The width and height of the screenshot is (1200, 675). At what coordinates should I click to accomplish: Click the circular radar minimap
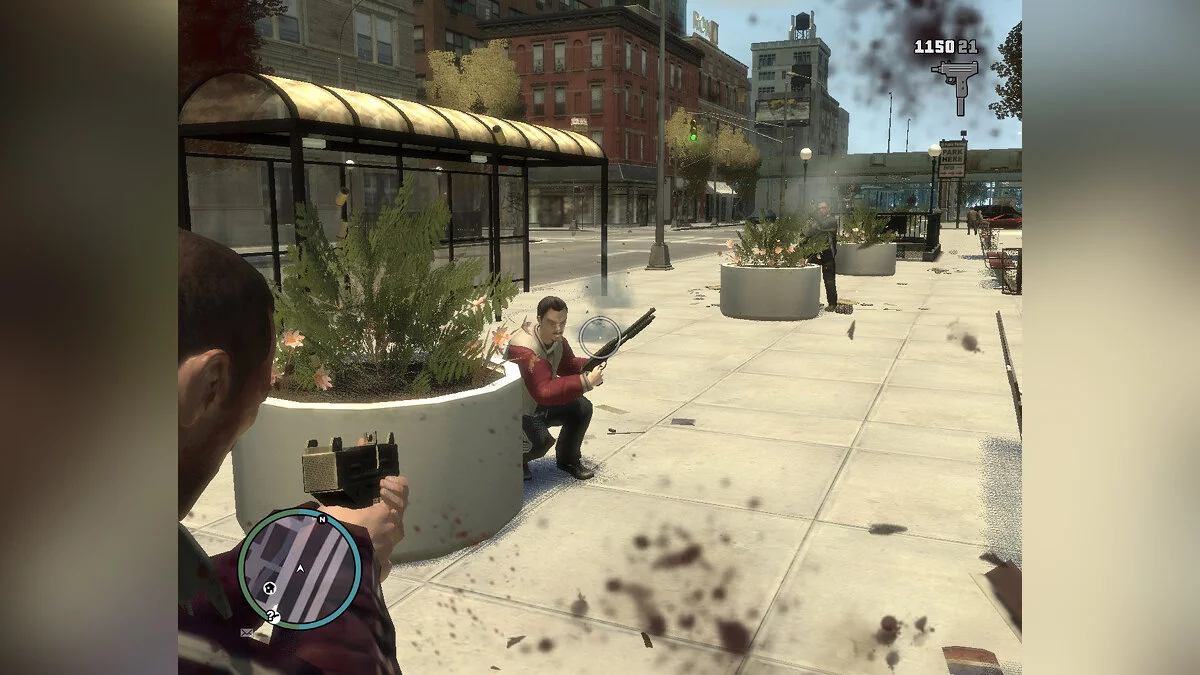point(300,568)
